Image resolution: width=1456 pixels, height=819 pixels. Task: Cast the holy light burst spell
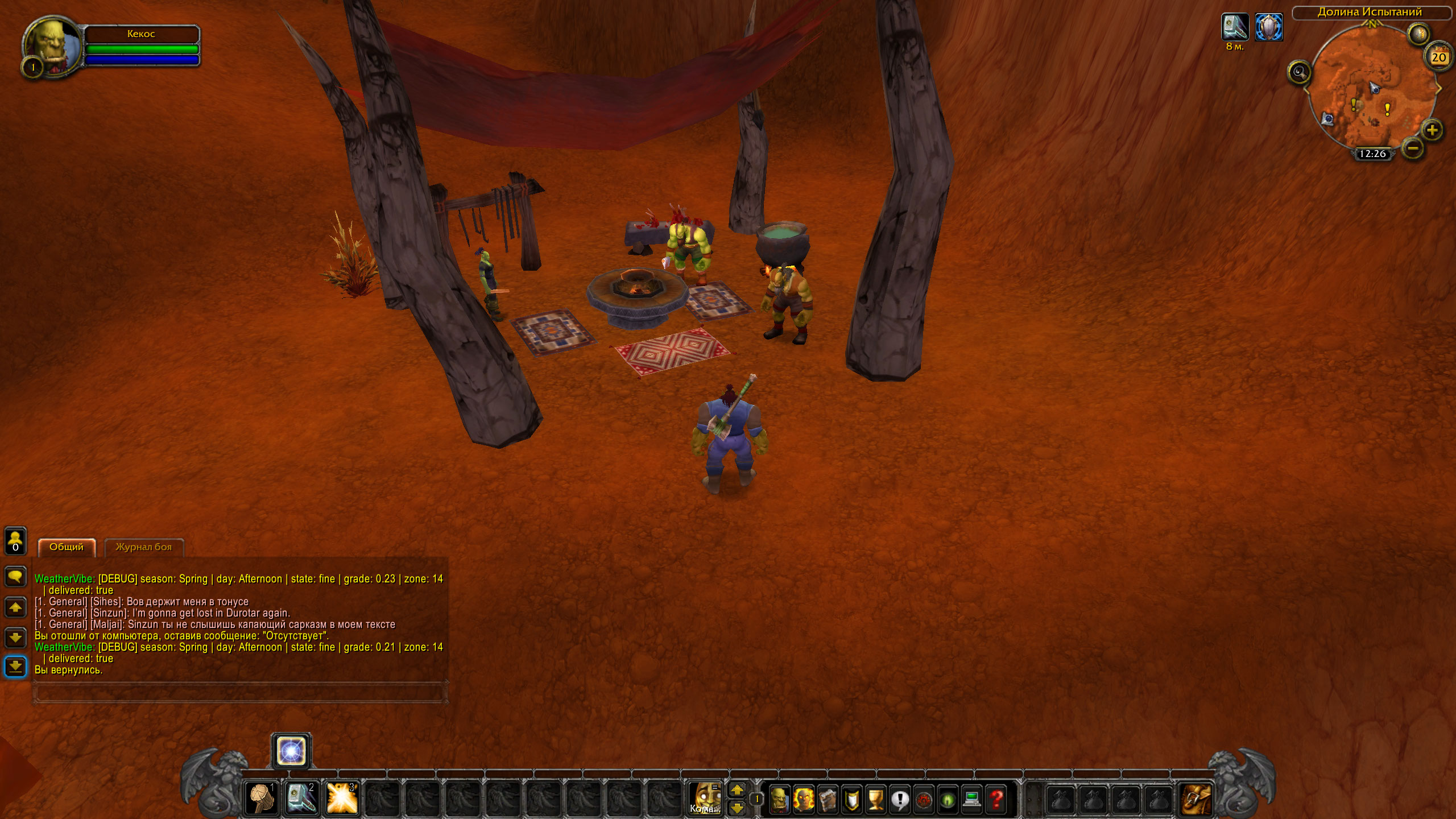click(x=342, y=799)
